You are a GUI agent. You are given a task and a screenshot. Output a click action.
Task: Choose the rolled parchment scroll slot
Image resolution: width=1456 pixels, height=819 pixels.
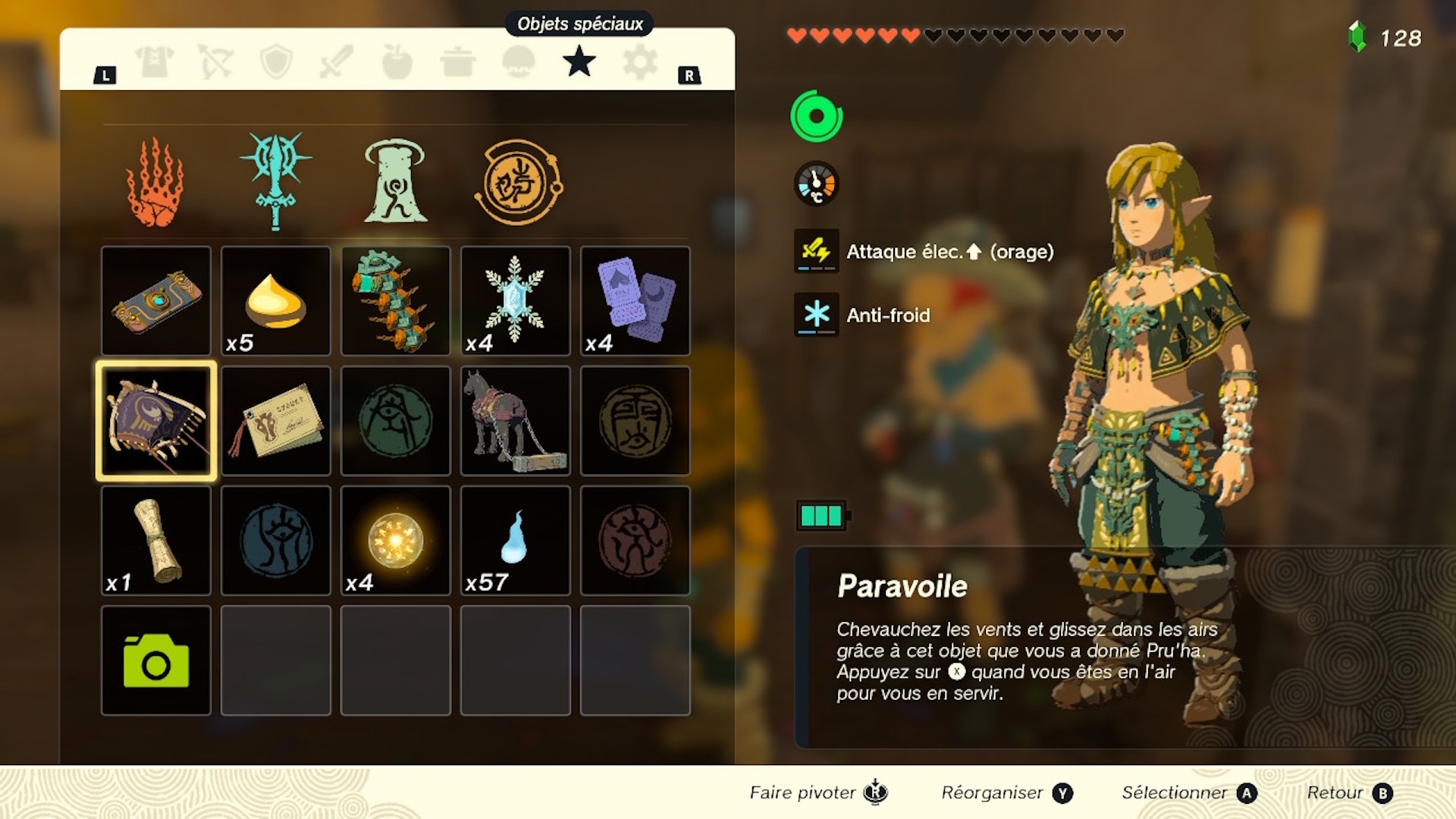click(156, 541)
